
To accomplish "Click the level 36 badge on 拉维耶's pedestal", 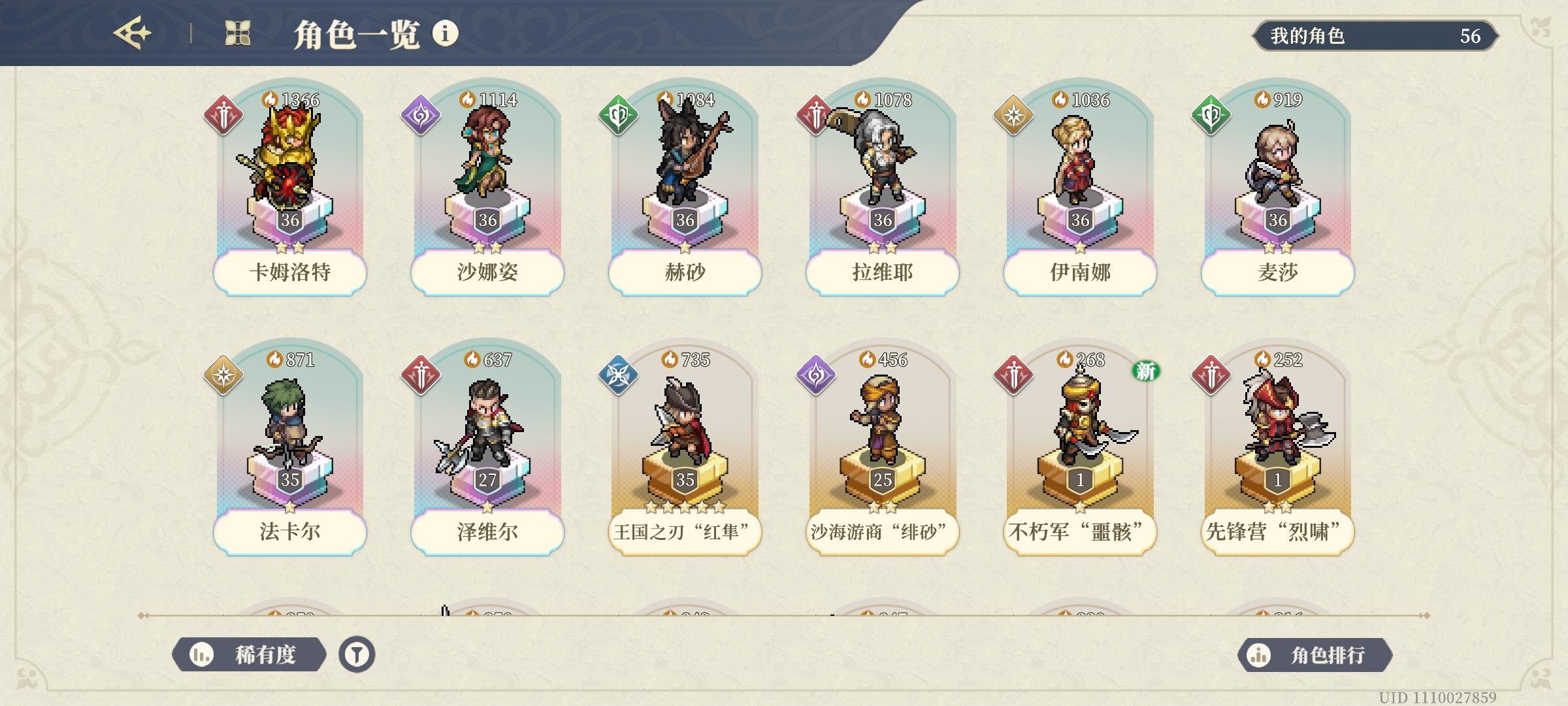I will pos(881,221).
